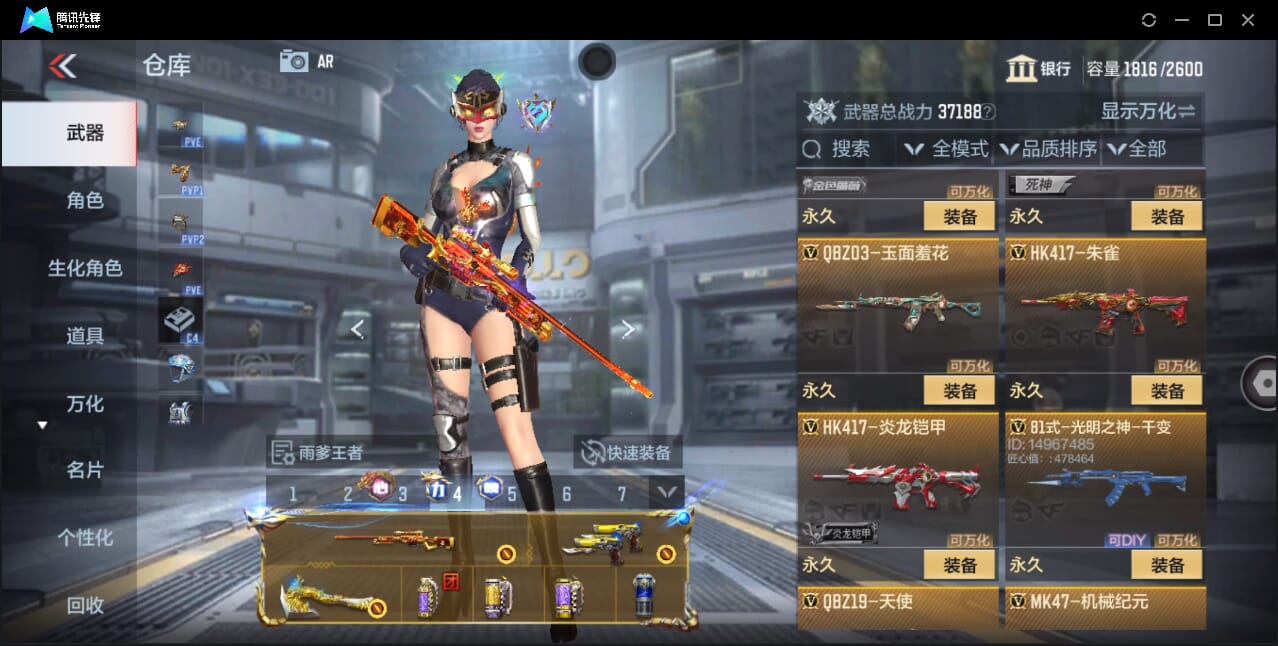The height and width of the screenshot is (646, 1278).
Task: Open the 全模式 mode filter dropdown
Action: [946, 149]
